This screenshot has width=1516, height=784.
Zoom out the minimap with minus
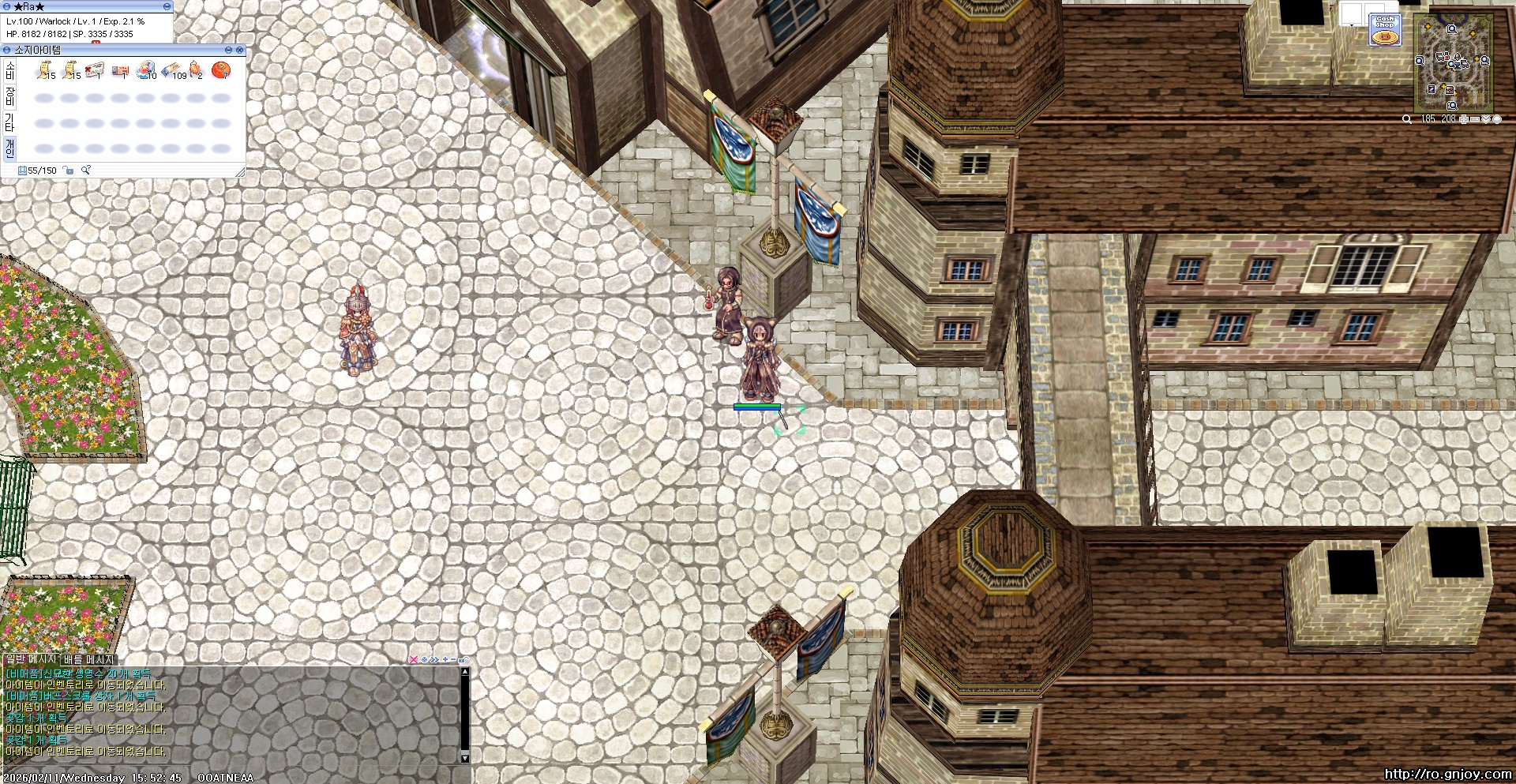point(1474,119)
